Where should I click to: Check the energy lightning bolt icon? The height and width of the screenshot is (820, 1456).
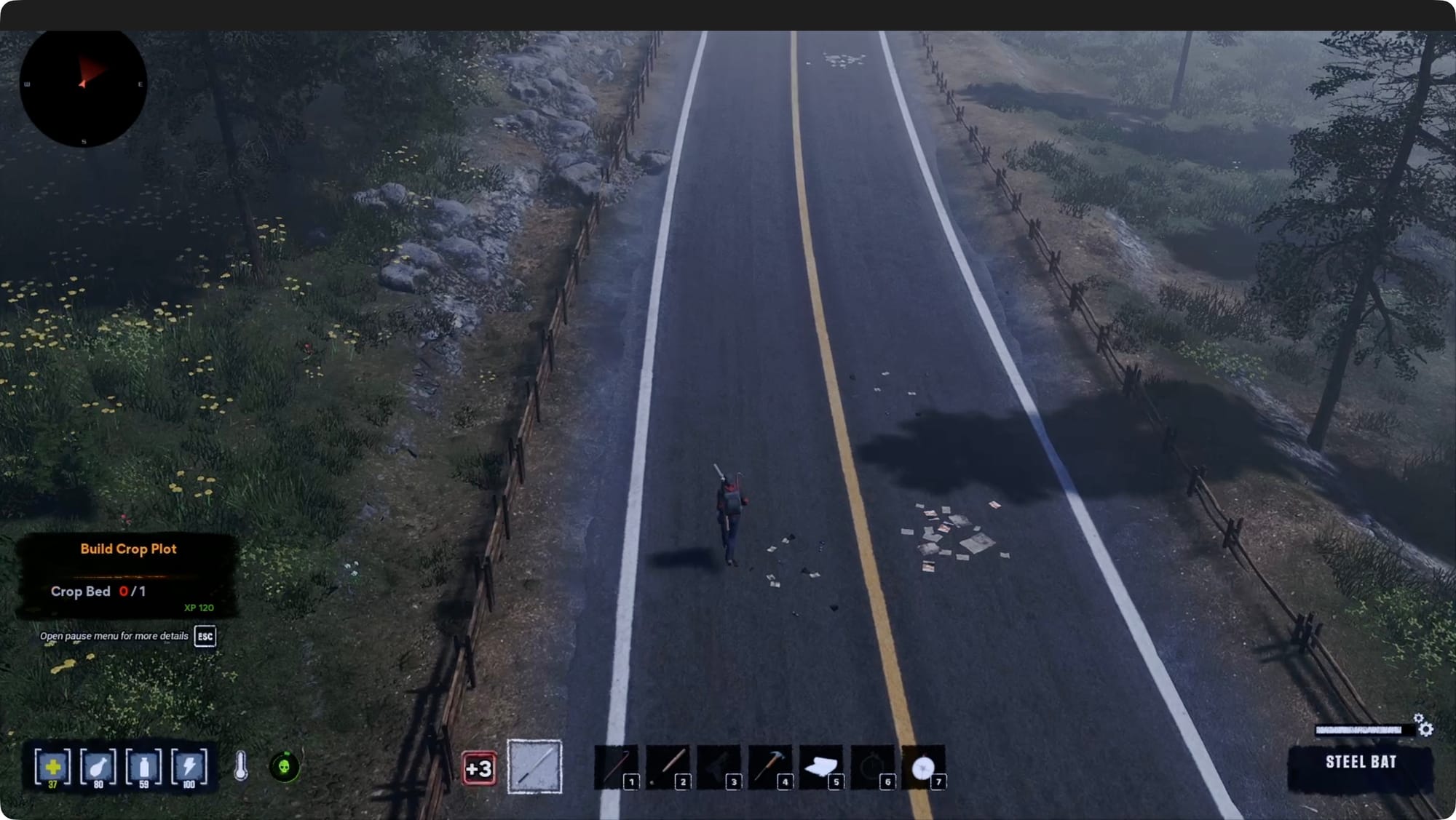click(x=189, y=767)
